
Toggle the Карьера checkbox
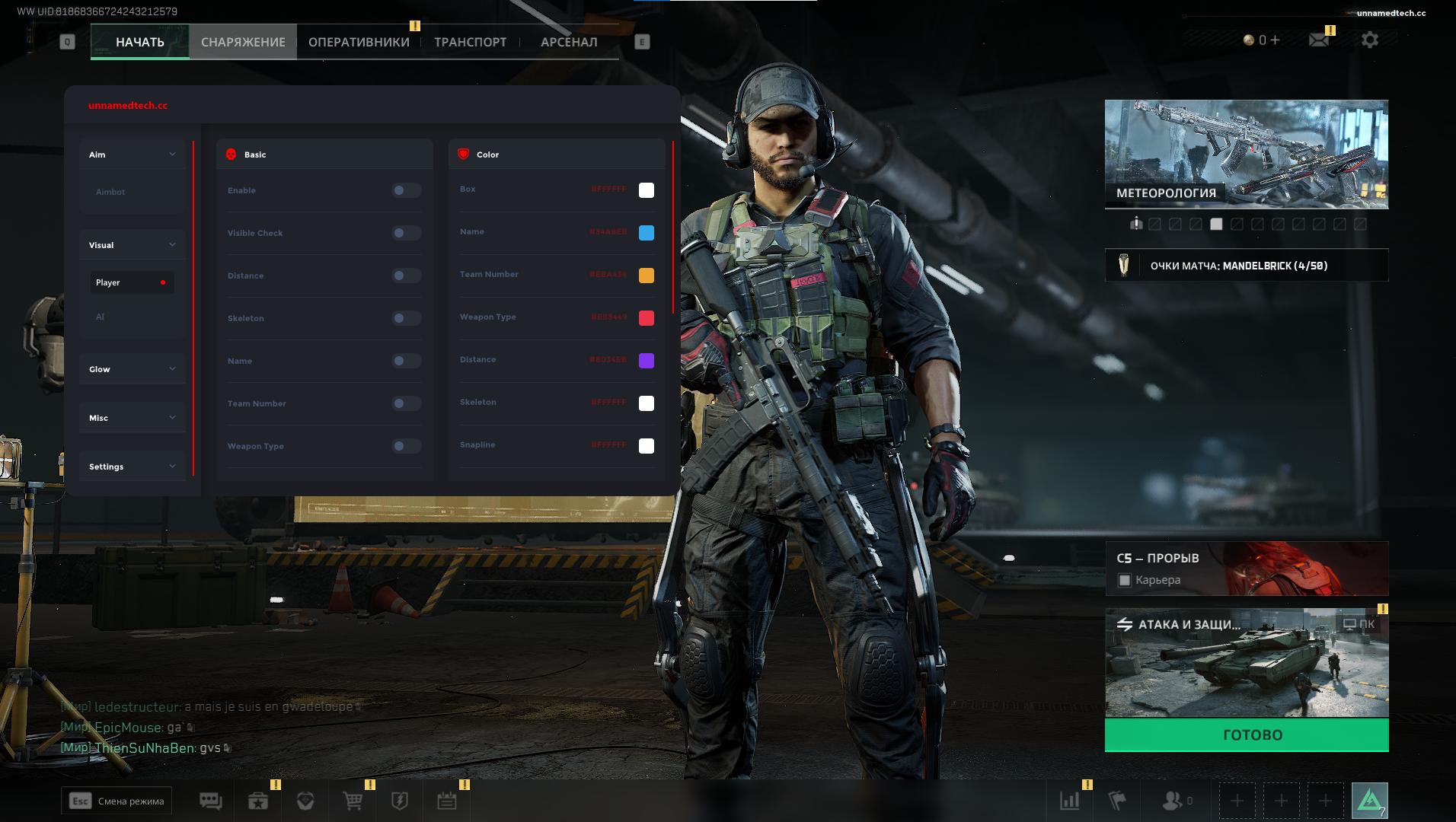click(1125, 581)
